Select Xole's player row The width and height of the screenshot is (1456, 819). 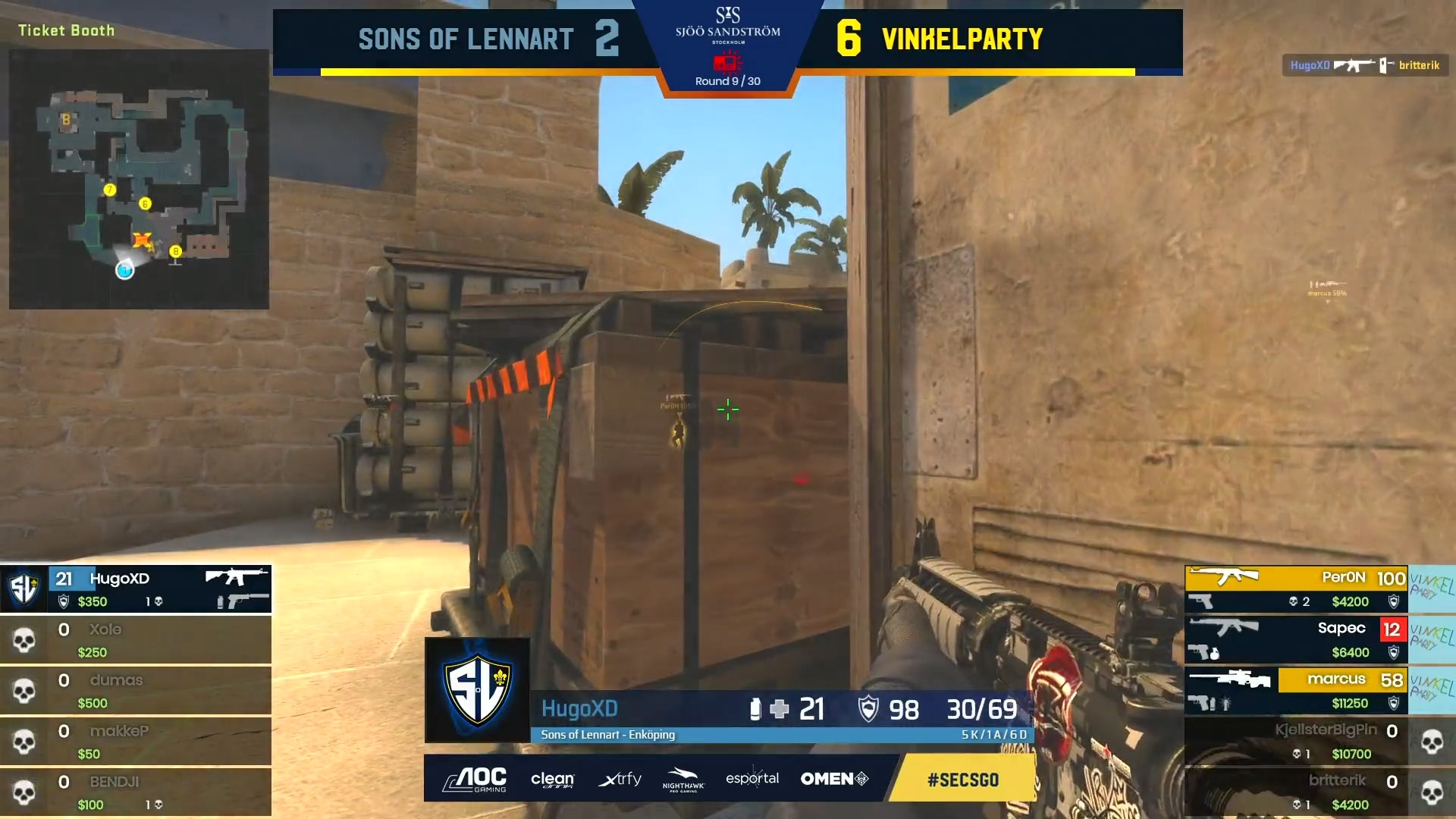(x=136, y=639)
